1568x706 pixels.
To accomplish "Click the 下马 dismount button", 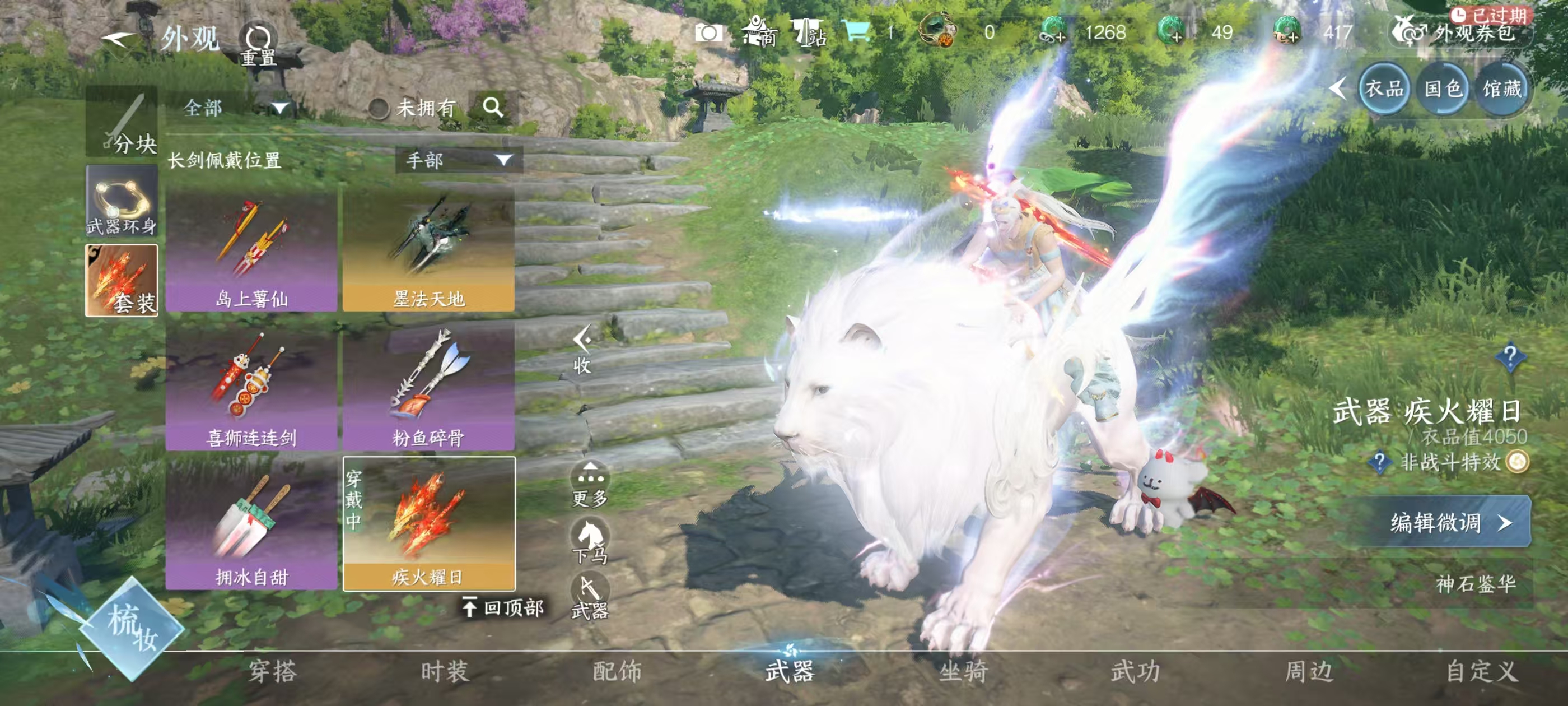I will coord(589,540).
